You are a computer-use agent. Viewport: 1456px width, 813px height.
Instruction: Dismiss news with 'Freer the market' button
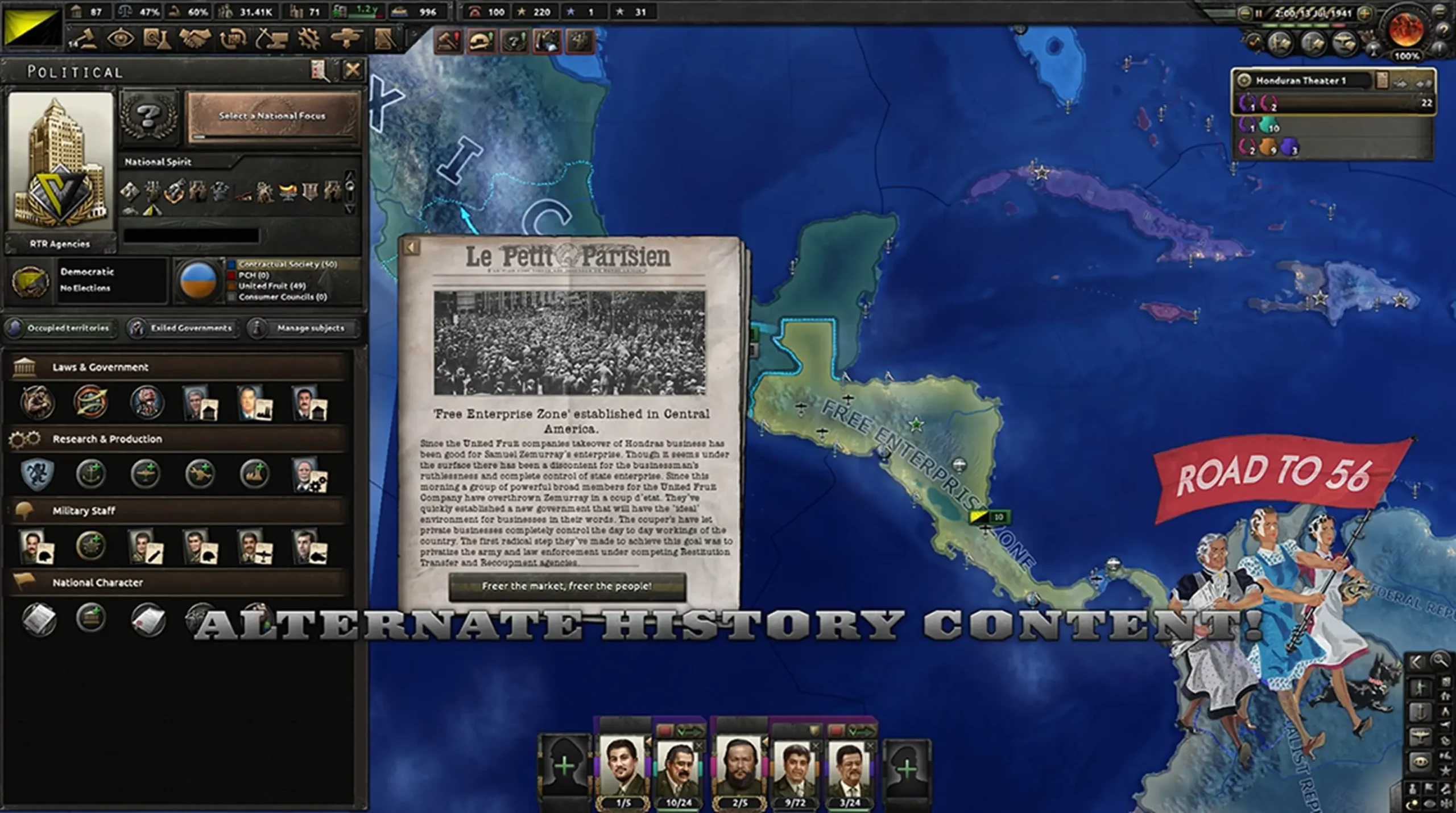coord(566,586)
